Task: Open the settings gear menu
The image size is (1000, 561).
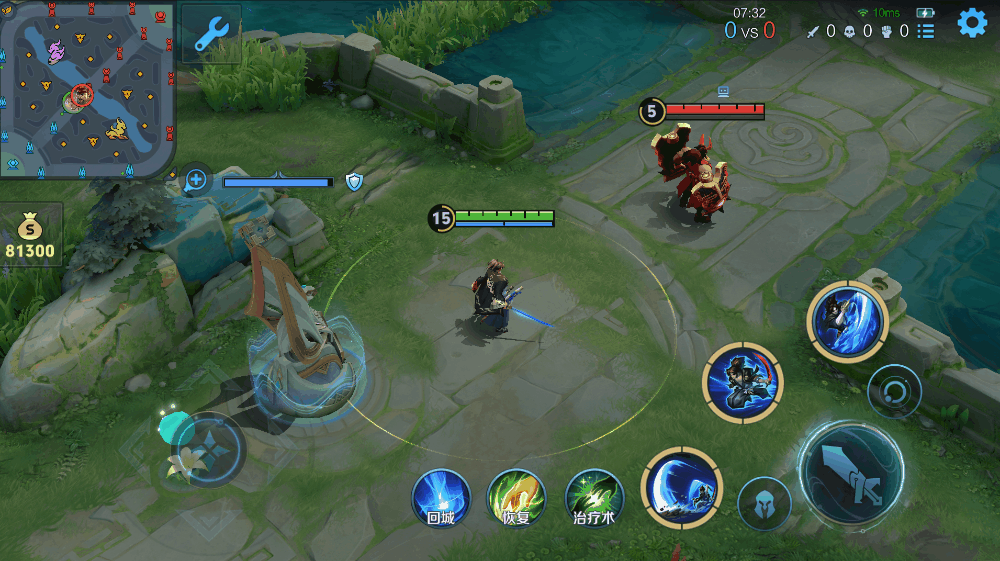Action: point(972,24)
